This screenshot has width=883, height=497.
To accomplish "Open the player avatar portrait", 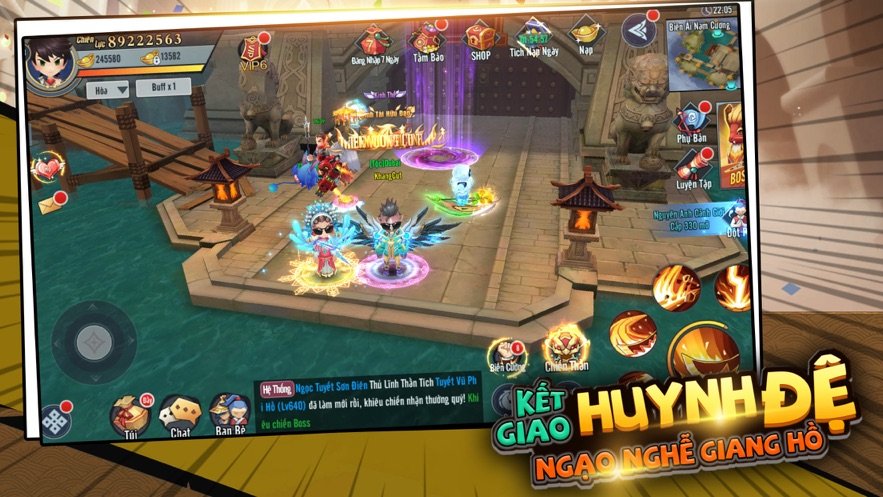I will pyautogui.click(x=51, y=62).
